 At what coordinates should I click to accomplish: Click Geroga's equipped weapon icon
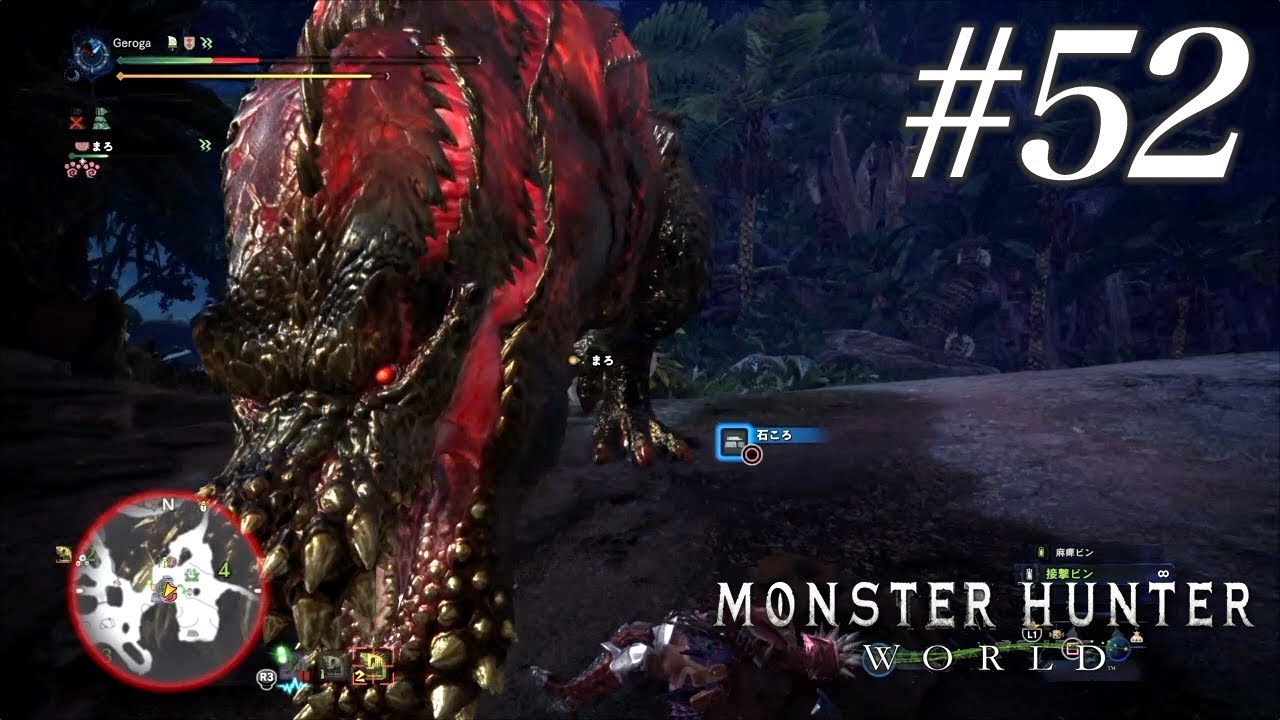tap(172, 42)
